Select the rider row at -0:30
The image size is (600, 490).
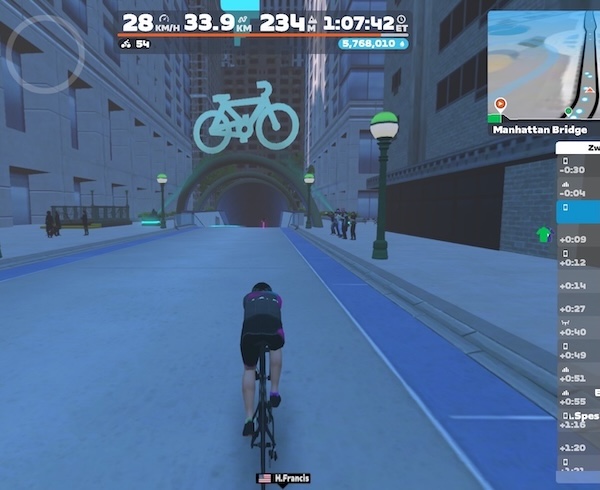pos(578,165)
